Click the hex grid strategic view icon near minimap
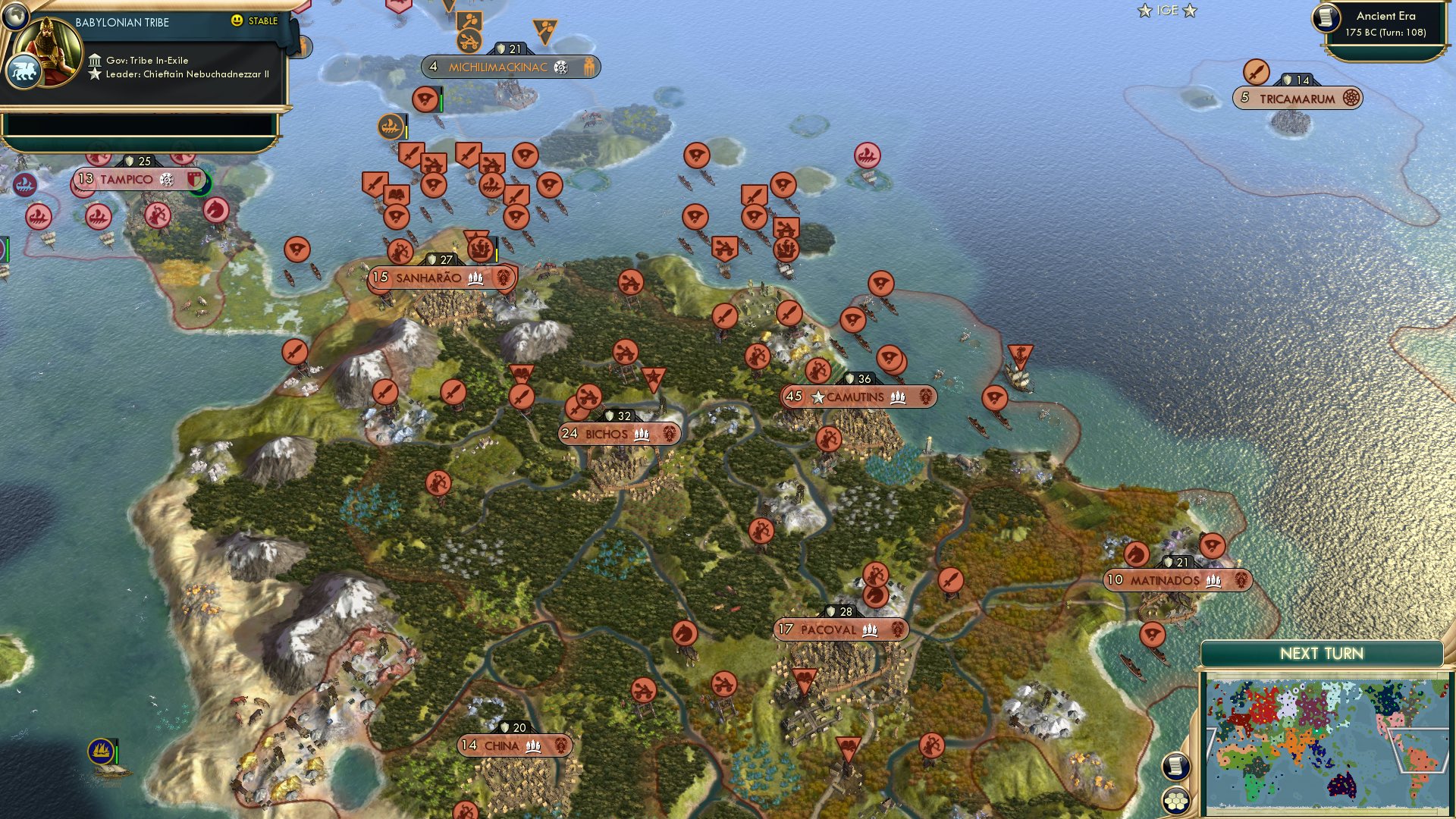The height and width of the screenshot is (819, 1456). [x=1176, y=800]
